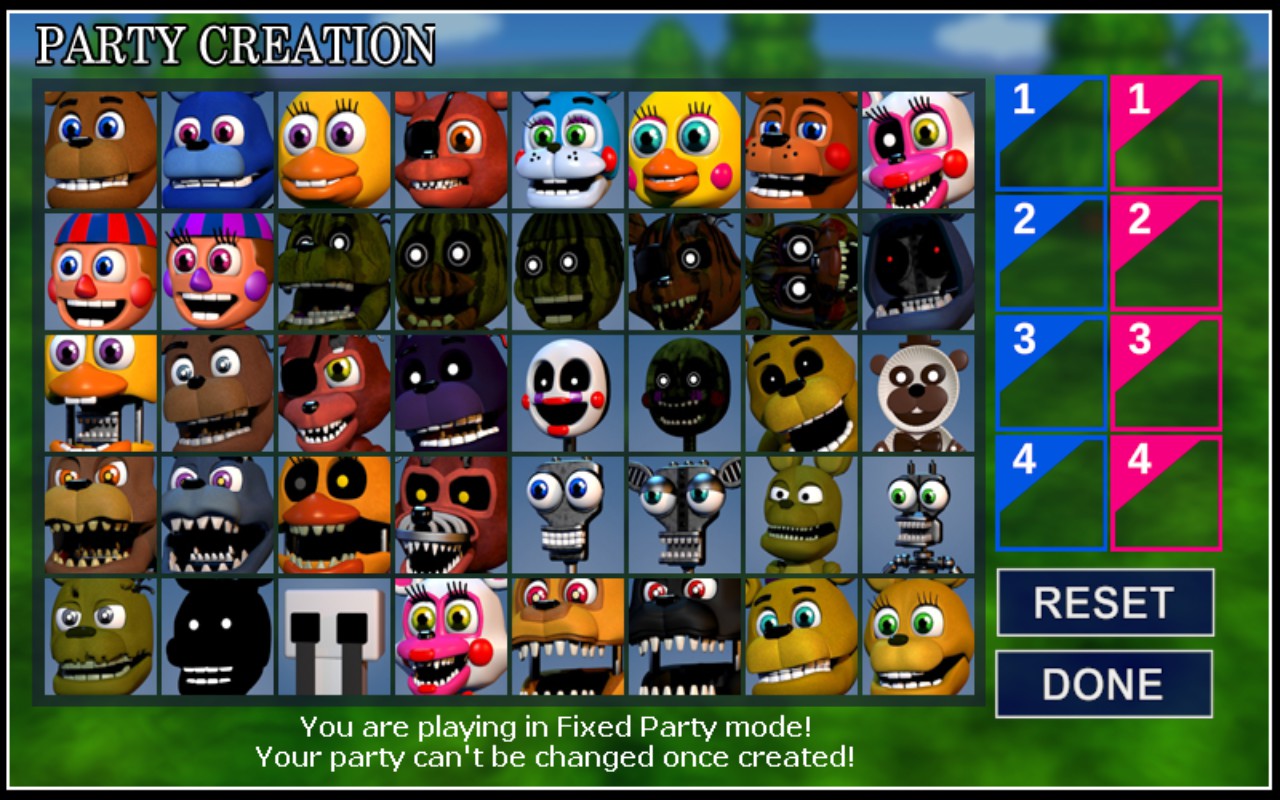
Task: Select the Marionette puppet character
Action: coord(566,392)
